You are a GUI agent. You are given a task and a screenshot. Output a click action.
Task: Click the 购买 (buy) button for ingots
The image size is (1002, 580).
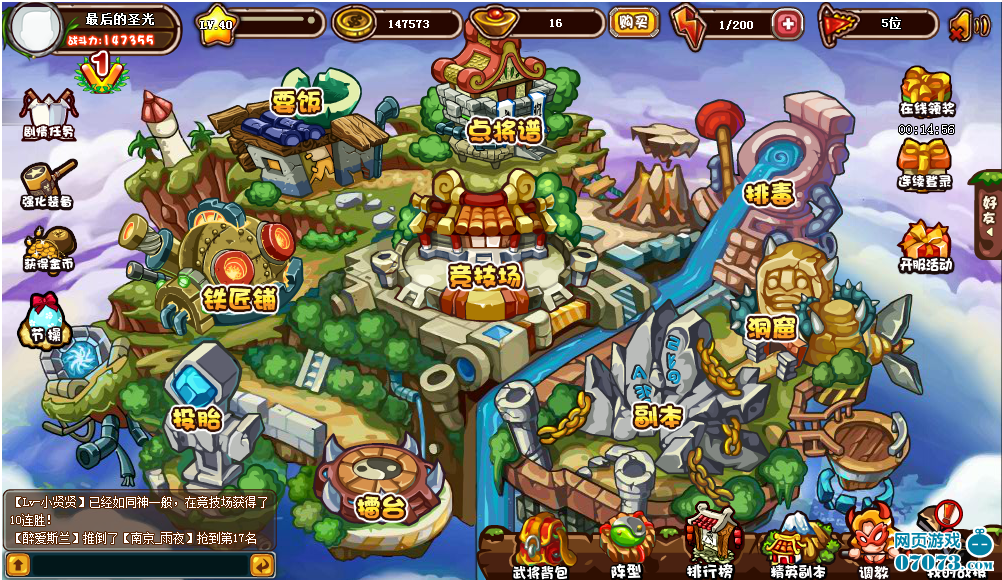click(634, 22)
